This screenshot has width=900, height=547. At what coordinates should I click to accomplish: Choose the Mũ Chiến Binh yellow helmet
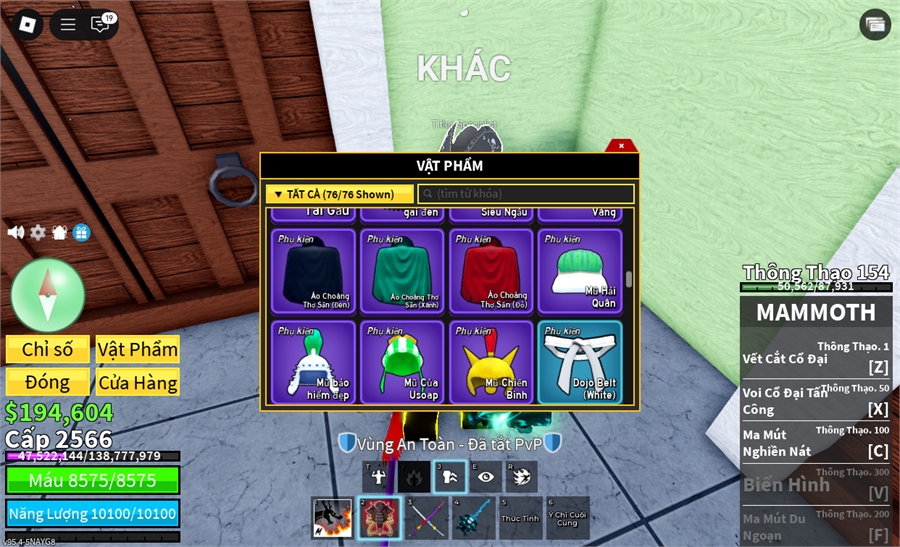491,362
